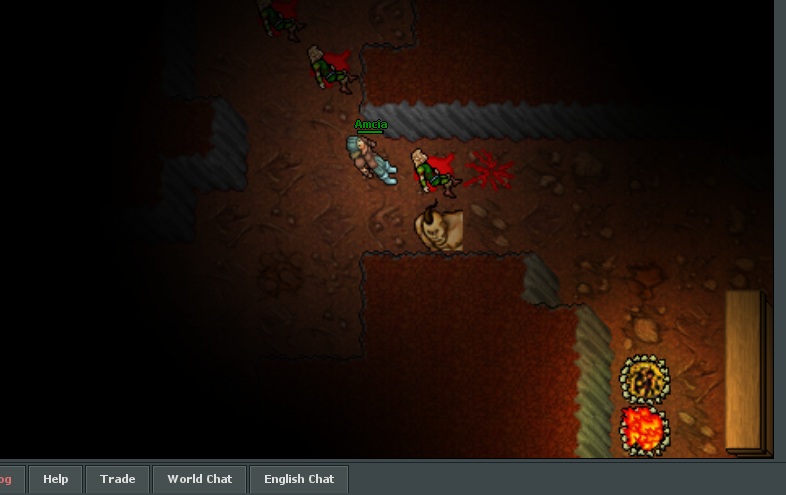Viewport: 786px width, 495px height.
Task: Select the World Chat tab
Action: [199, 479]
